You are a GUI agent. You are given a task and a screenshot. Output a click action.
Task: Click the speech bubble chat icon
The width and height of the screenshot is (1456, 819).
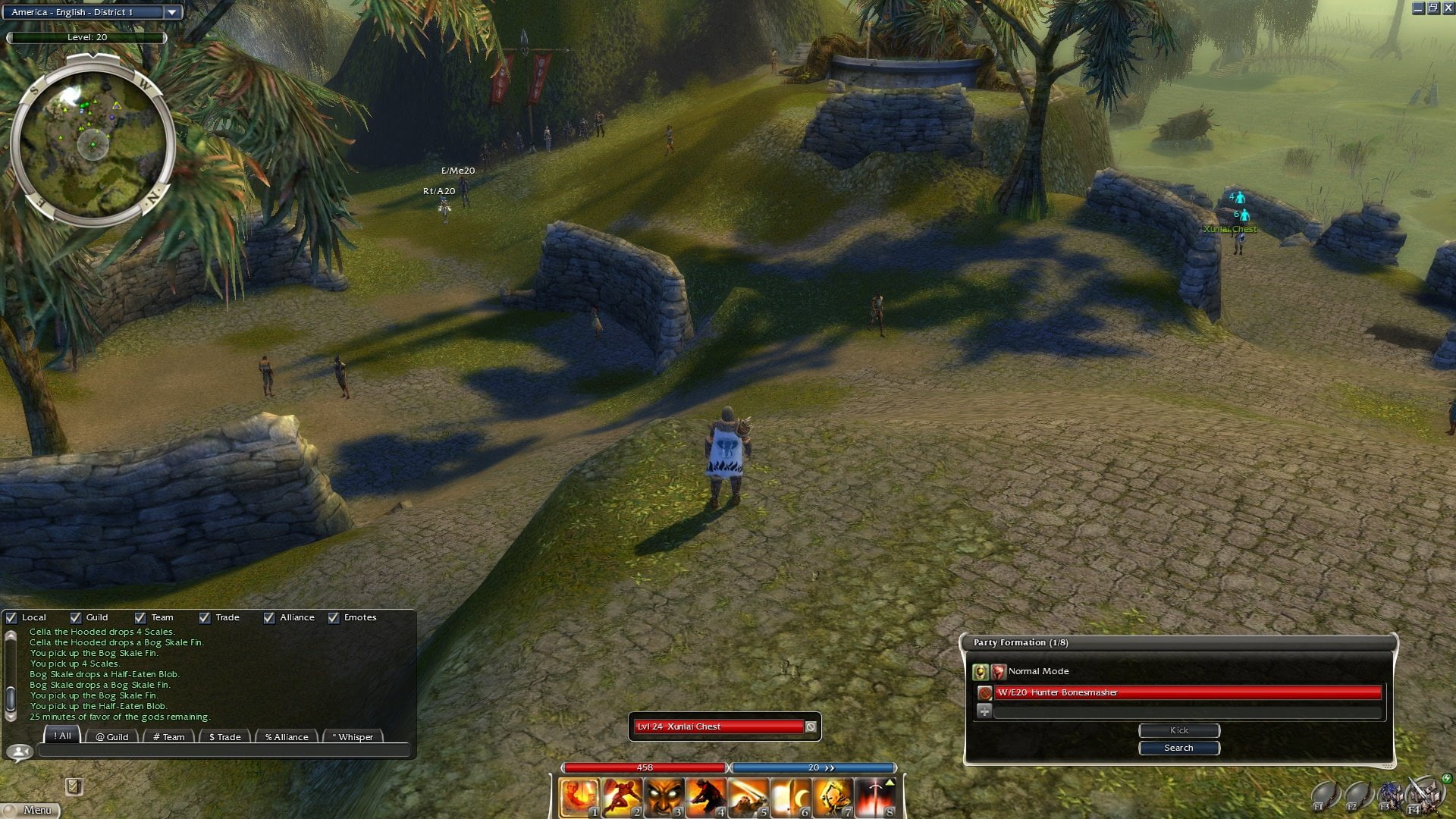20,752
